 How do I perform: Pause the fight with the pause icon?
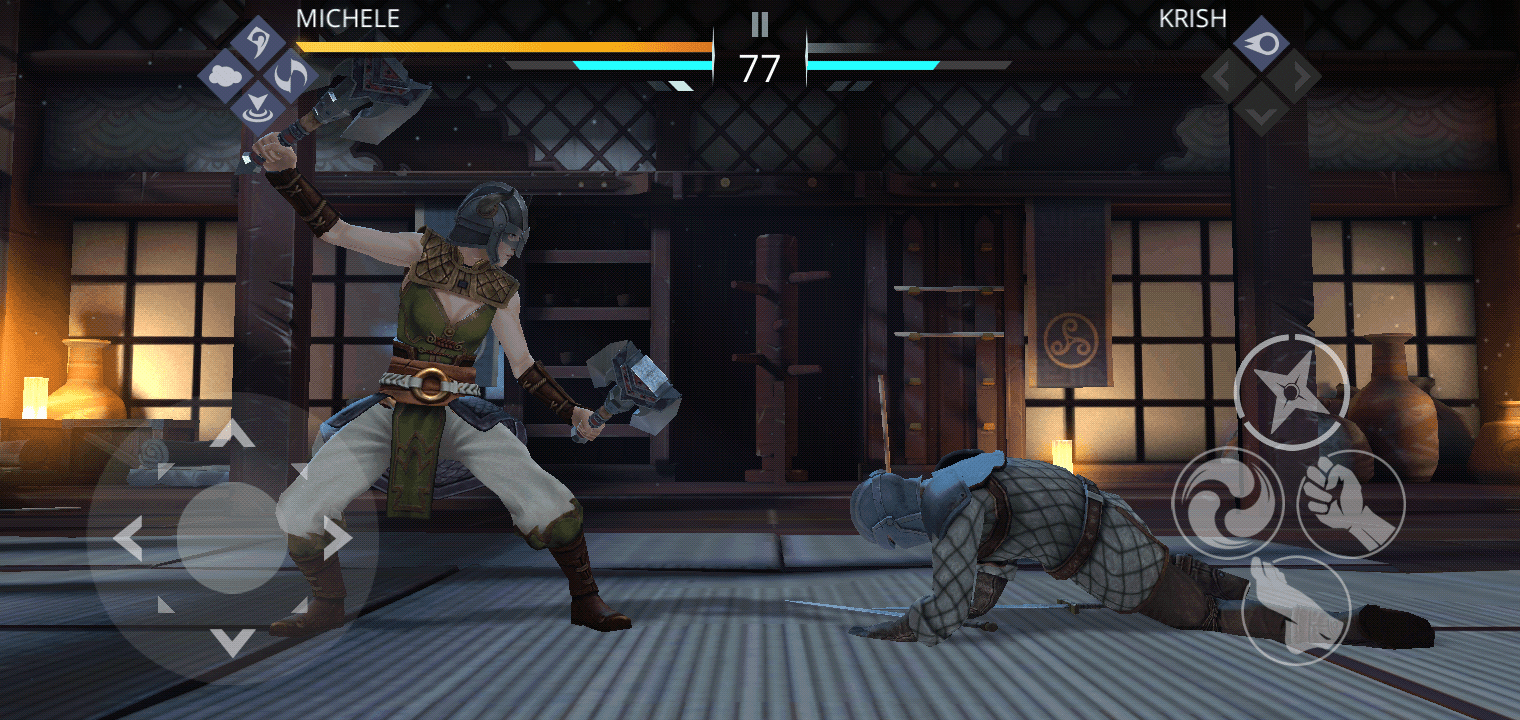tap(760, 24)
